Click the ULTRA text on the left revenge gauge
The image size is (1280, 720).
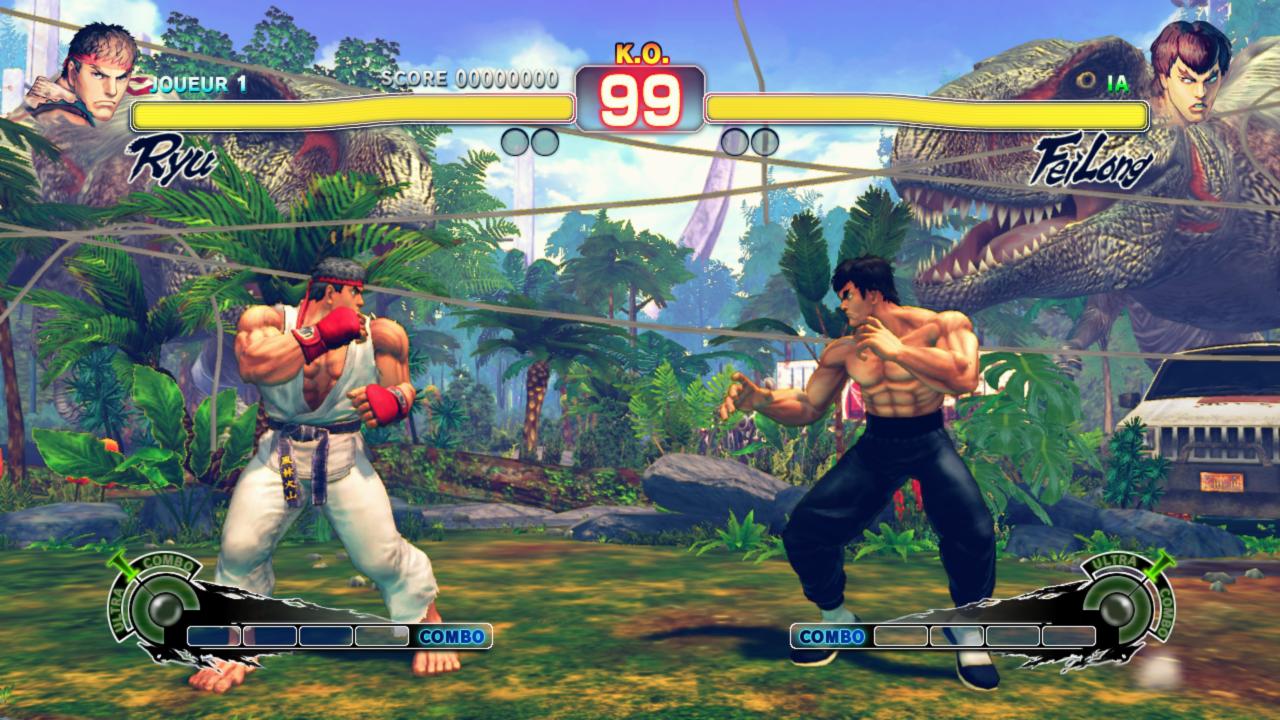pos(117,608)
